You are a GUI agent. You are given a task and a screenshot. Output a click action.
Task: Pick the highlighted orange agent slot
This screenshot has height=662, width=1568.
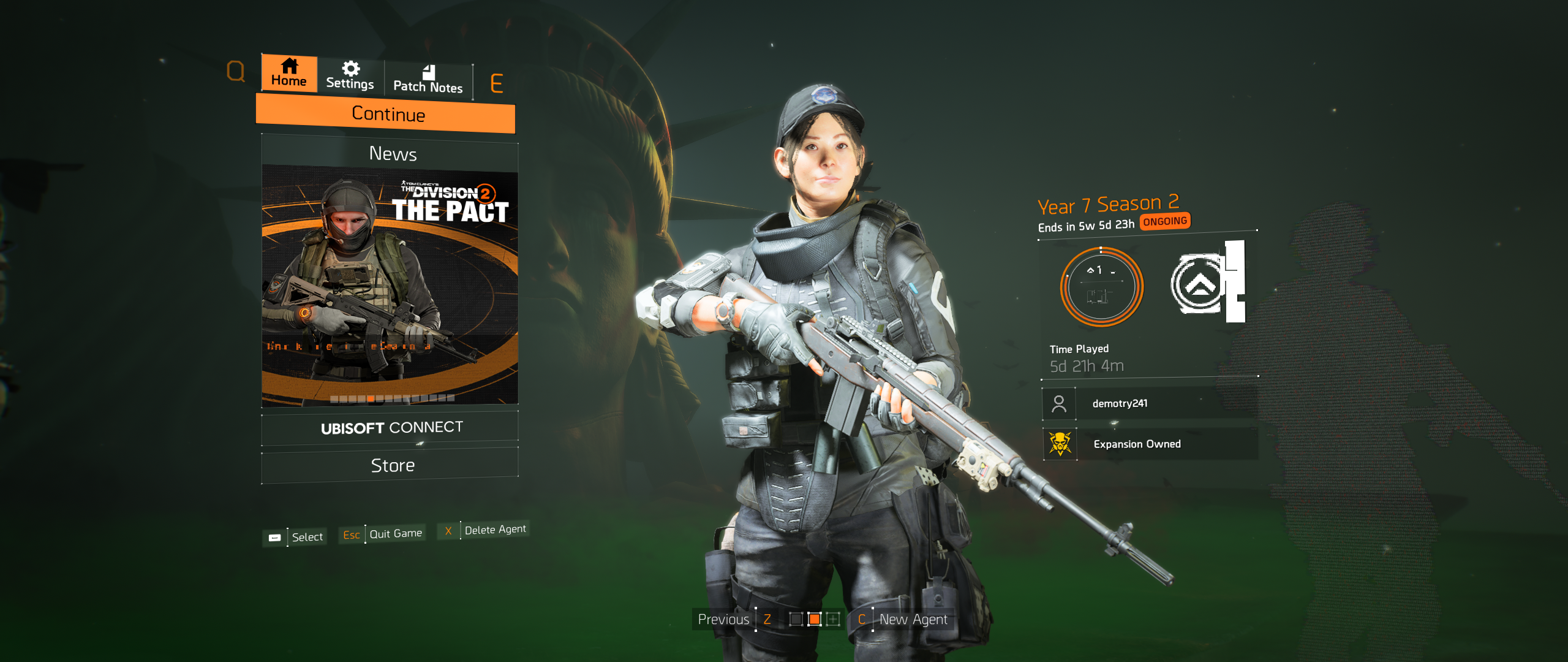pos(814,619)
